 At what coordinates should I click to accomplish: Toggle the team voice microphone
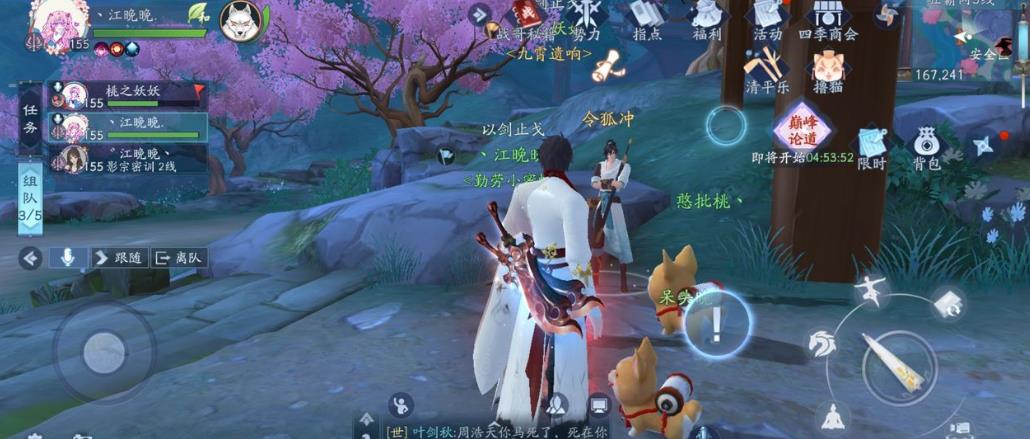point(68,257)
